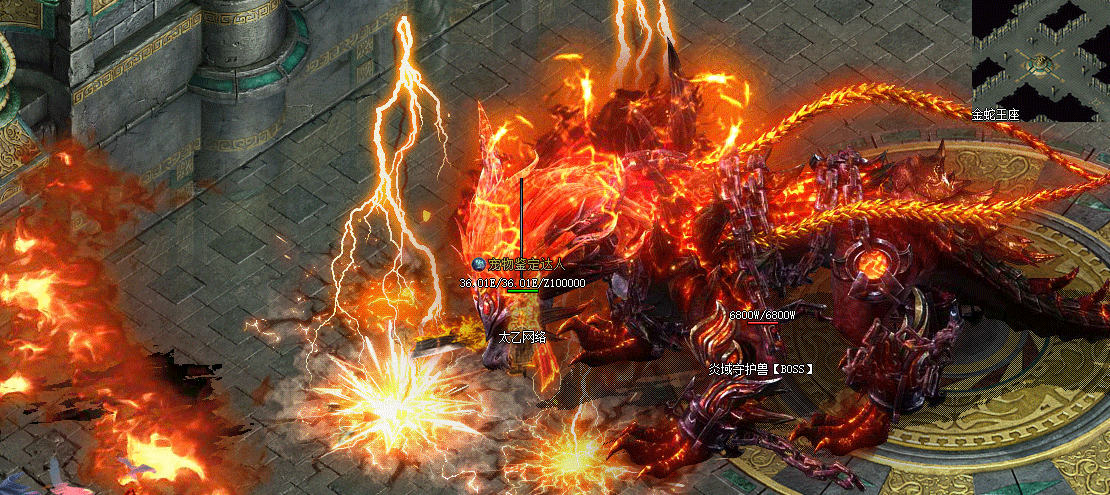
Task: Open the minimap of 金蛇王座
Action: point(1040,58)
